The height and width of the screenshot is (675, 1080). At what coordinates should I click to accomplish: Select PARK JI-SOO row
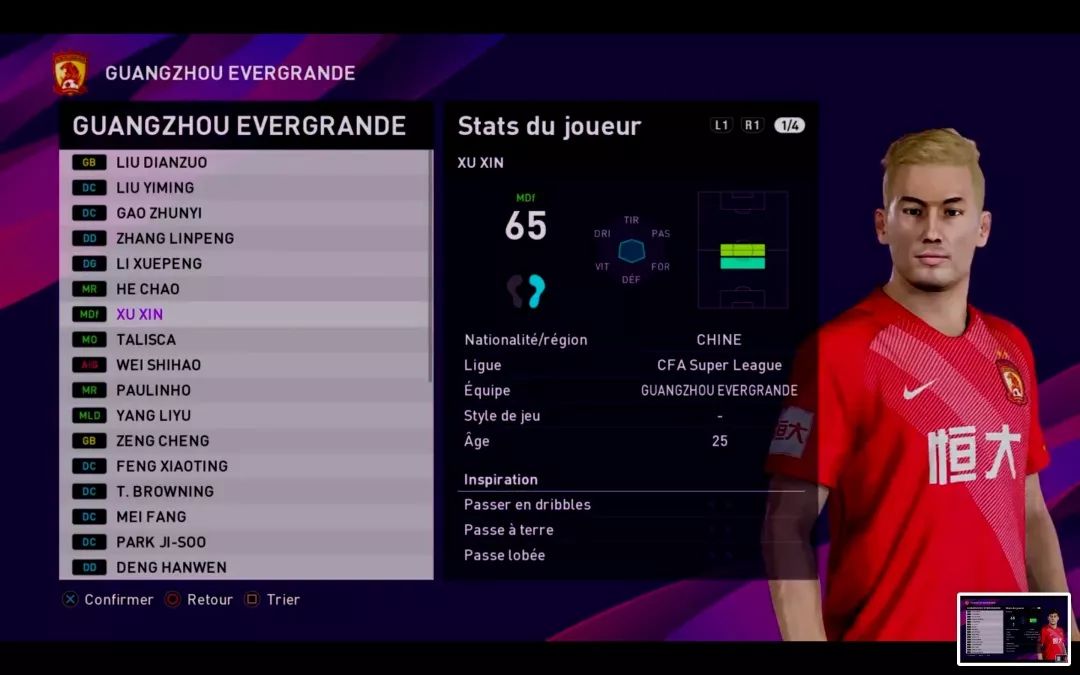click(x=245, y=542)
